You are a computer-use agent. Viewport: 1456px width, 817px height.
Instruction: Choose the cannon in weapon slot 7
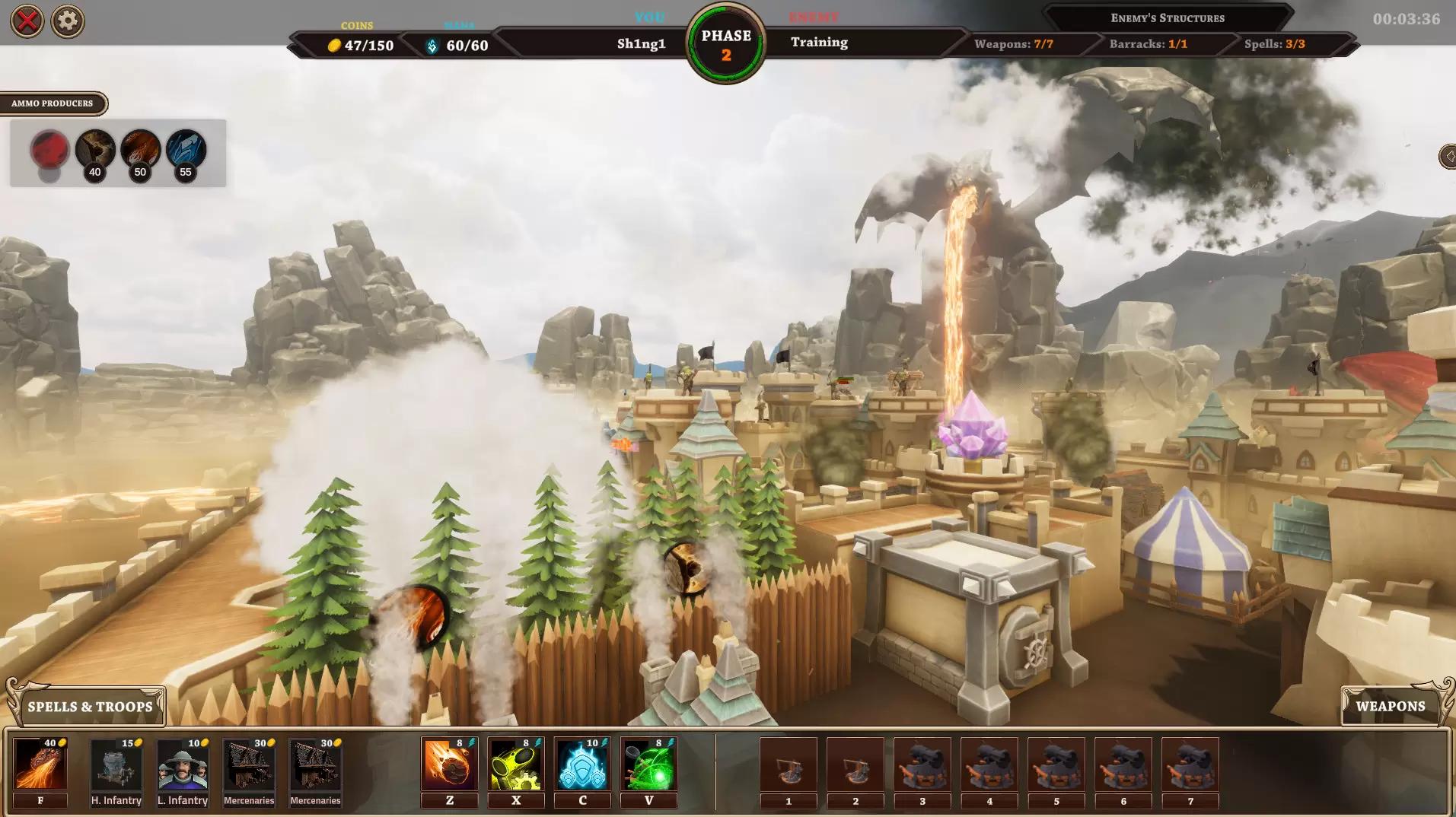point(1190,765)
